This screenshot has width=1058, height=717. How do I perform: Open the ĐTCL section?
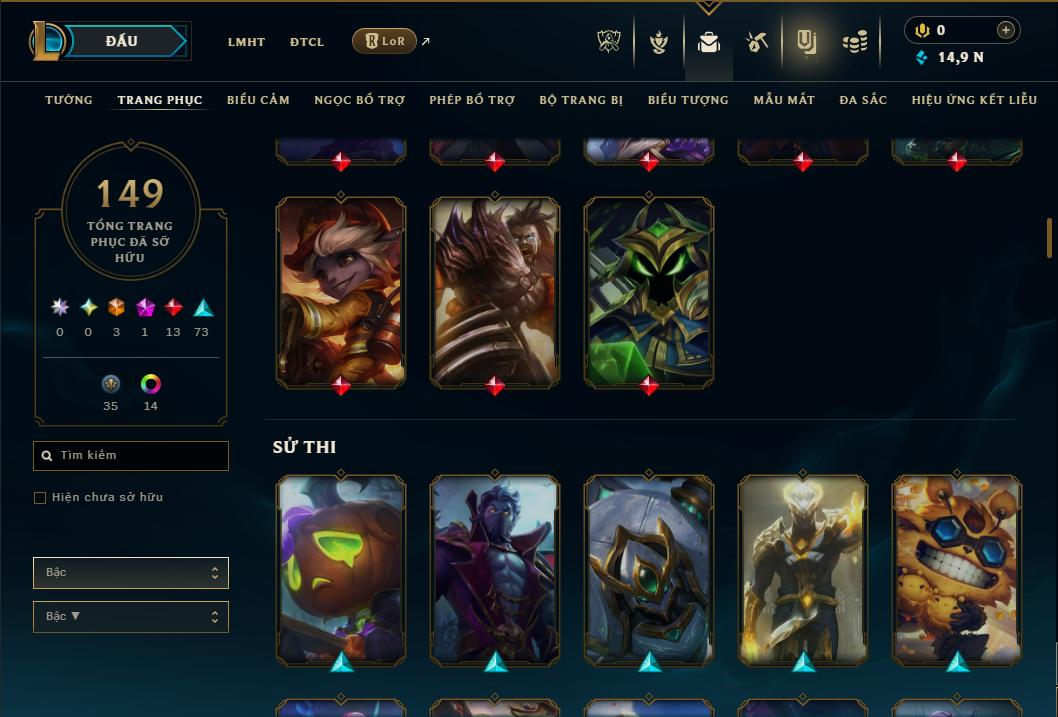(x=307, y=42)
